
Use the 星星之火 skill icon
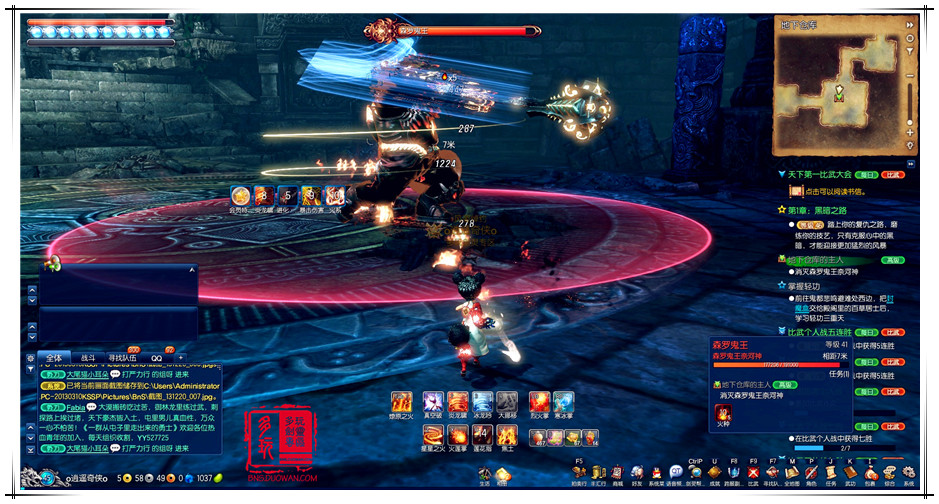tap(433, 436)
